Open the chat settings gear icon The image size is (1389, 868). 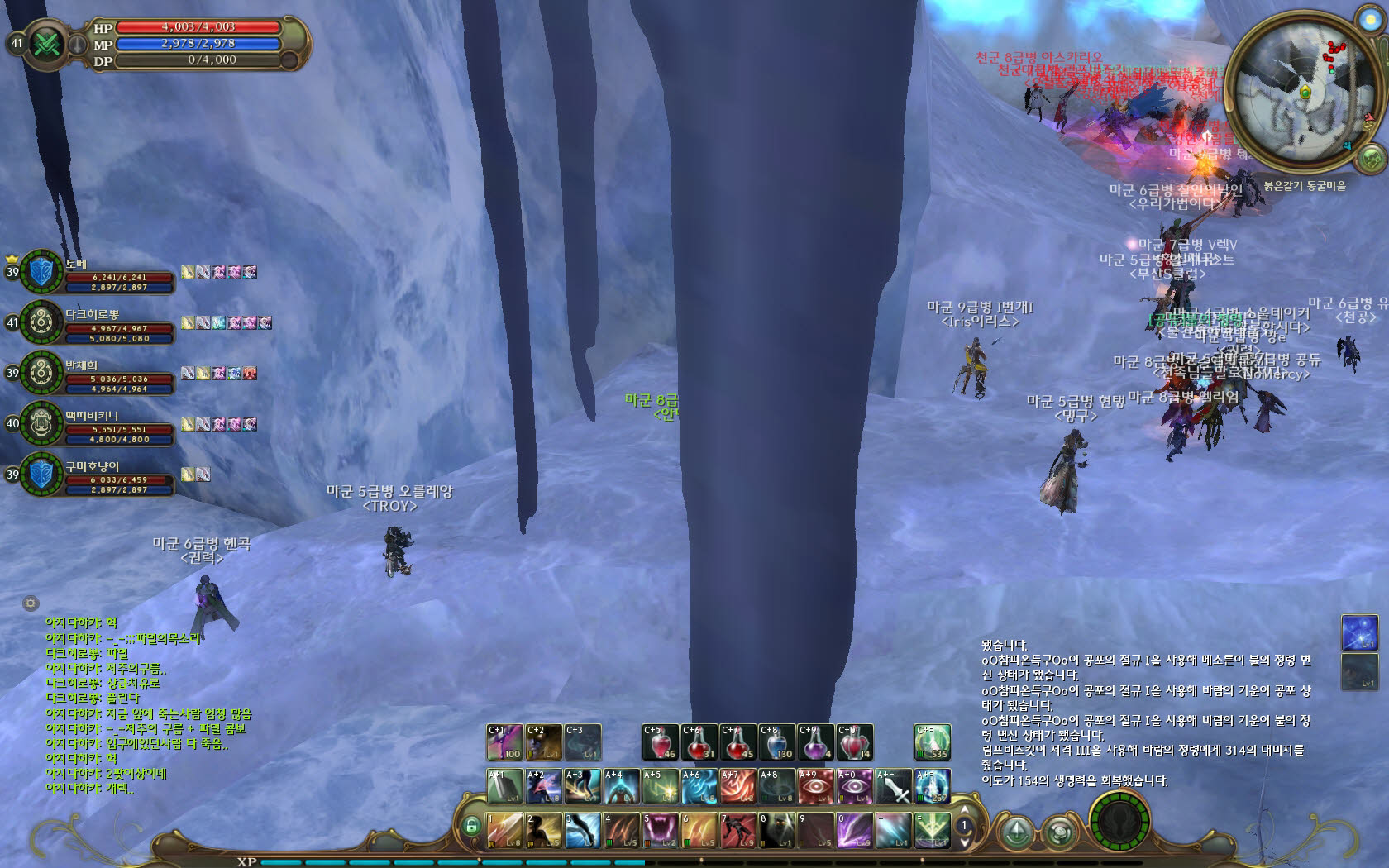click(31, 603)
